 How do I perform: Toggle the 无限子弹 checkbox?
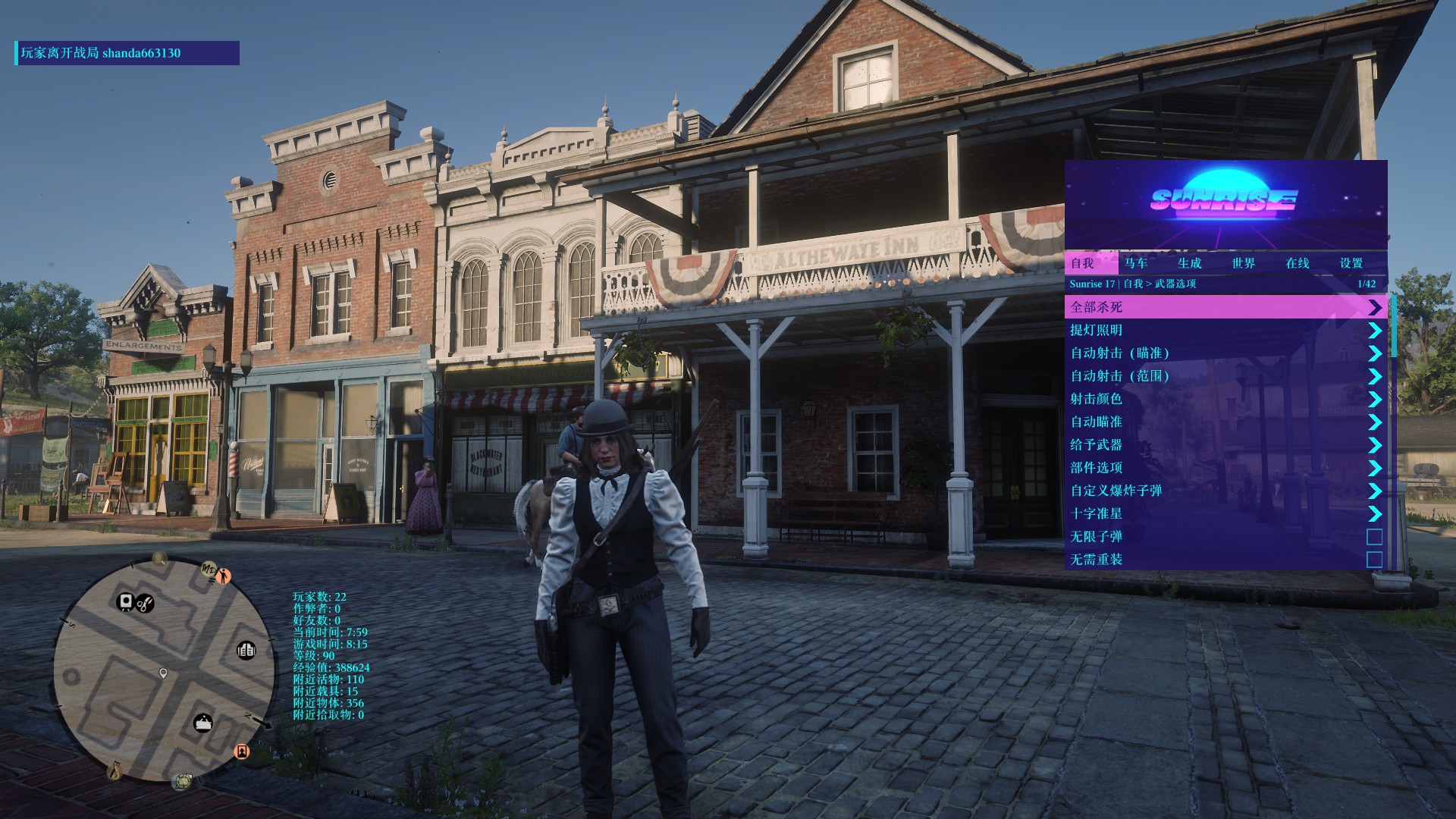(x=1374, y=537)
